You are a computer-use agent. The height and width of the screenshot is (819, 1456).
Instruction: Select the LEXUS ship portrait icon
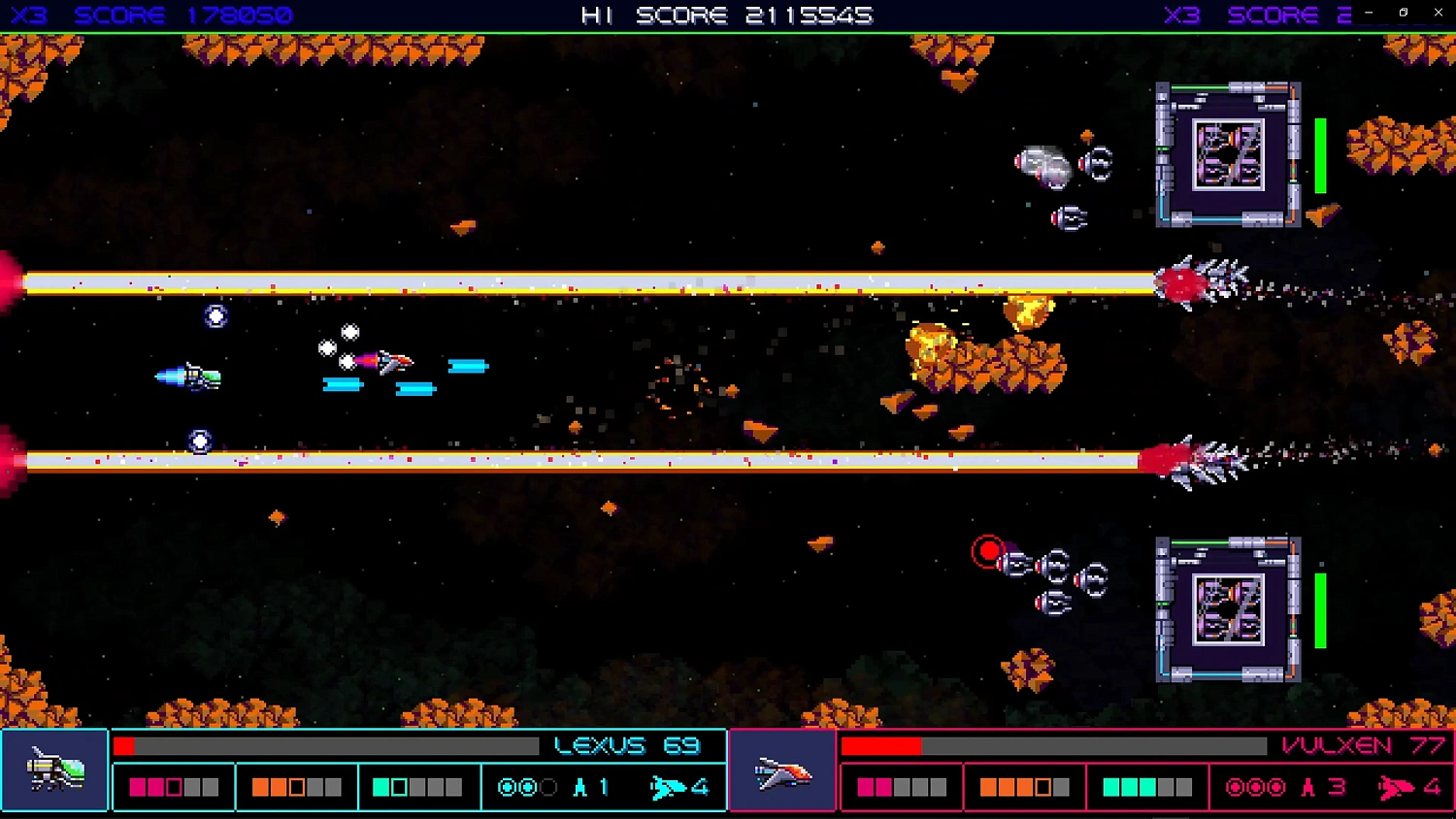pyautogui.click(x=55, y=770)
